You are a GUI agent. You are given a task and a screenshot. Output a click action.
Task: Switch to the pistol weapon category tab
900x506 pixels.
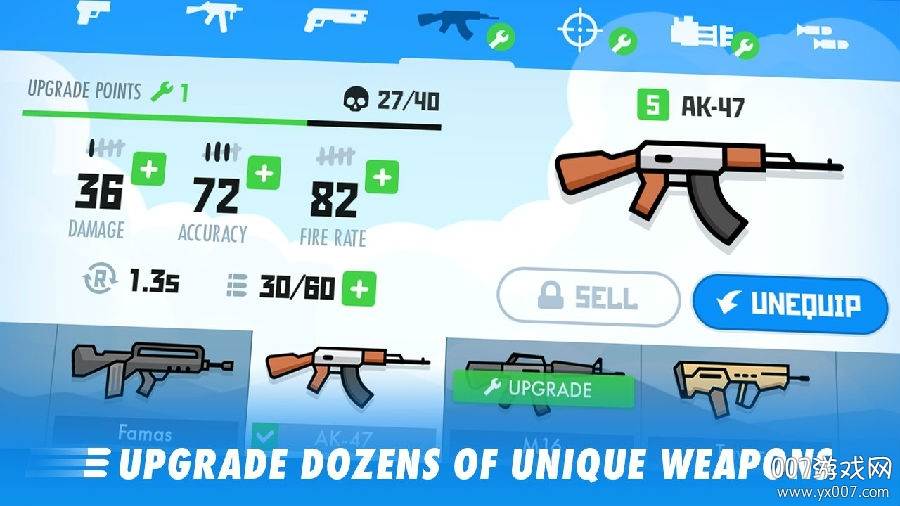[91, 15]
